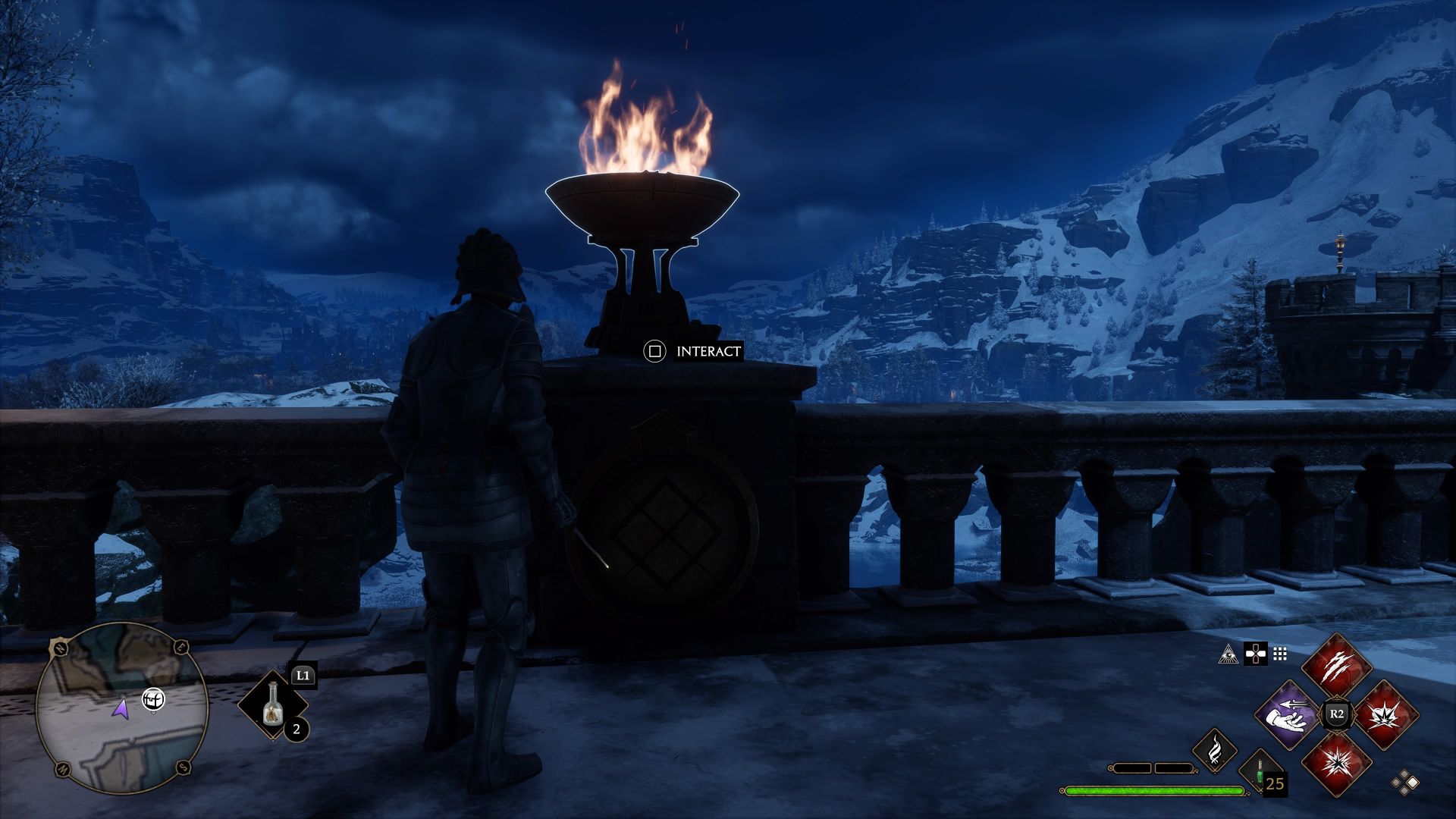Click the all-seeing eye pyramid icon
The image size is (1456, 819).
[x=1228, y=654]
